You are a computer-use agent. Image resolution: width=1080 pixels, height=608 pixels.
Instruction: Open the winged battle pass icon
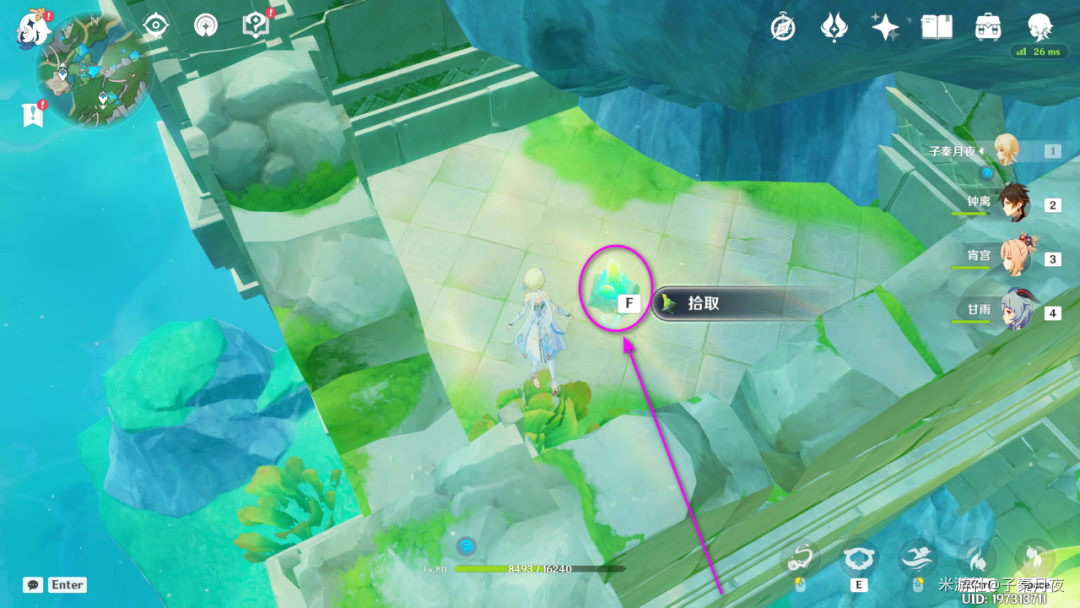click(834, 27)
